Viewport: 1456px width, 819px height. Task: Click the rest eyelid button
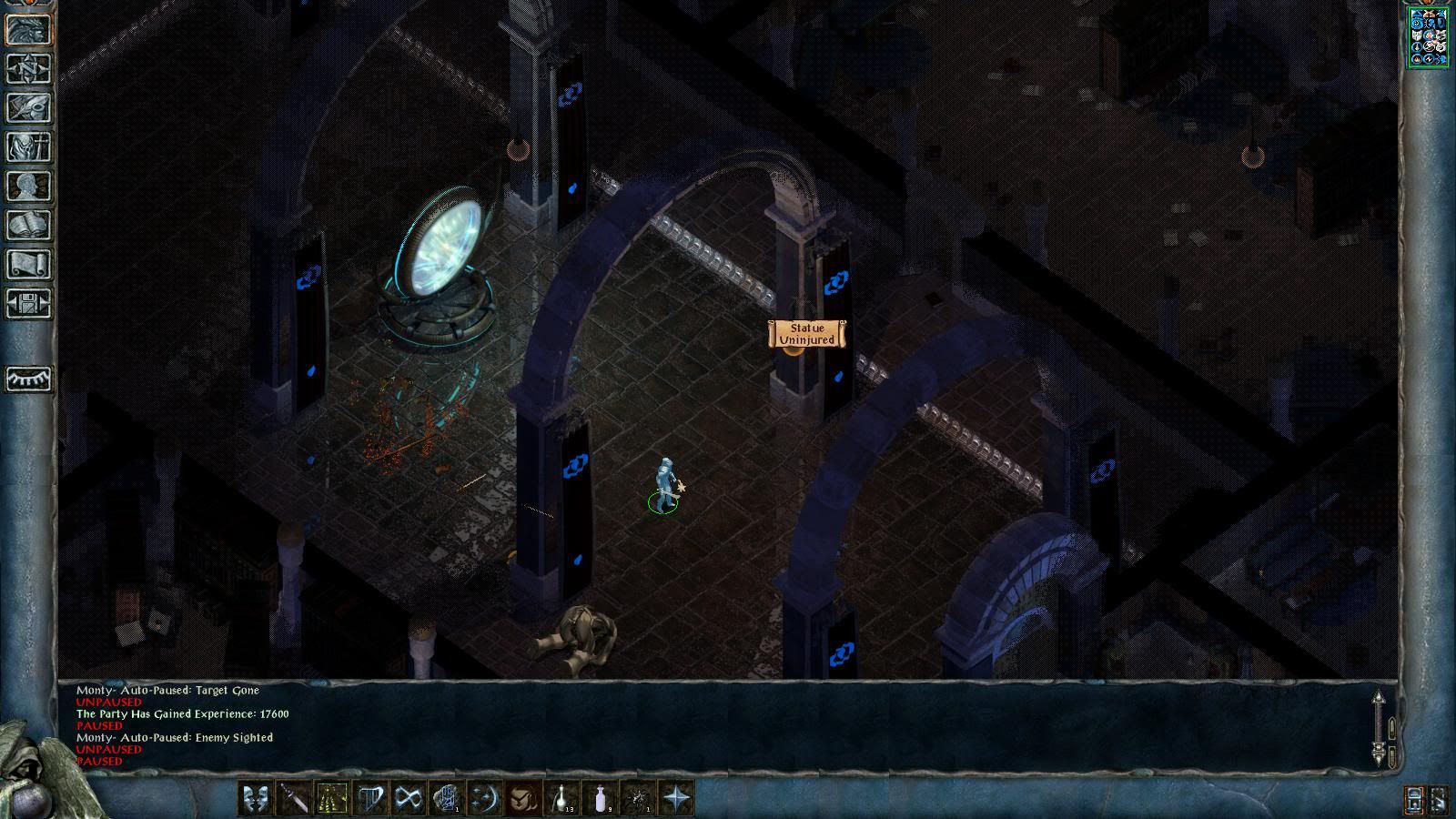tap(28, 378)
